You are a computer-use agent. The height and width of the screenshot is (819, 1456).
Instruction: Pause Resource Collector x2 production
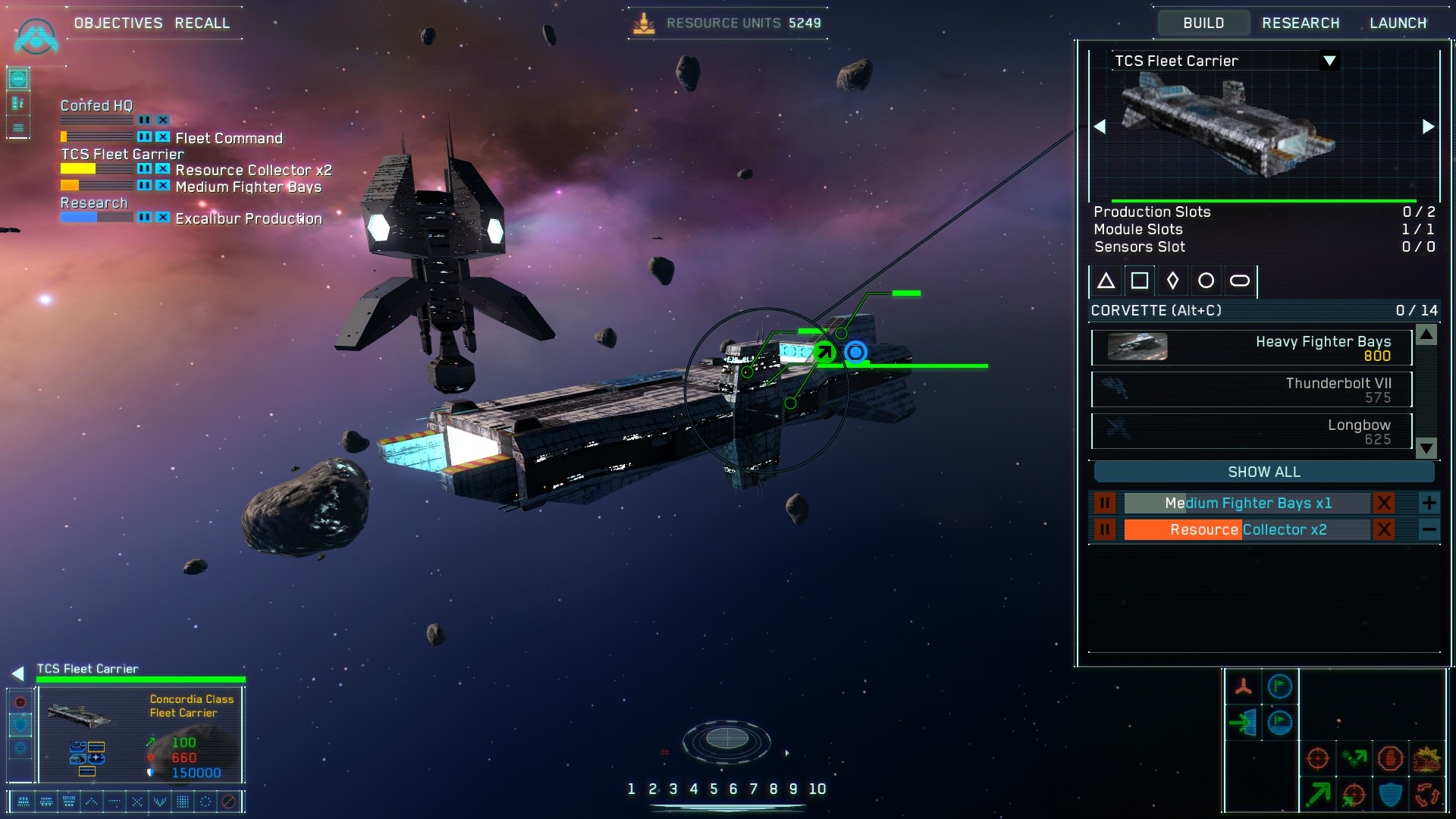click(x=1105, y=529)
